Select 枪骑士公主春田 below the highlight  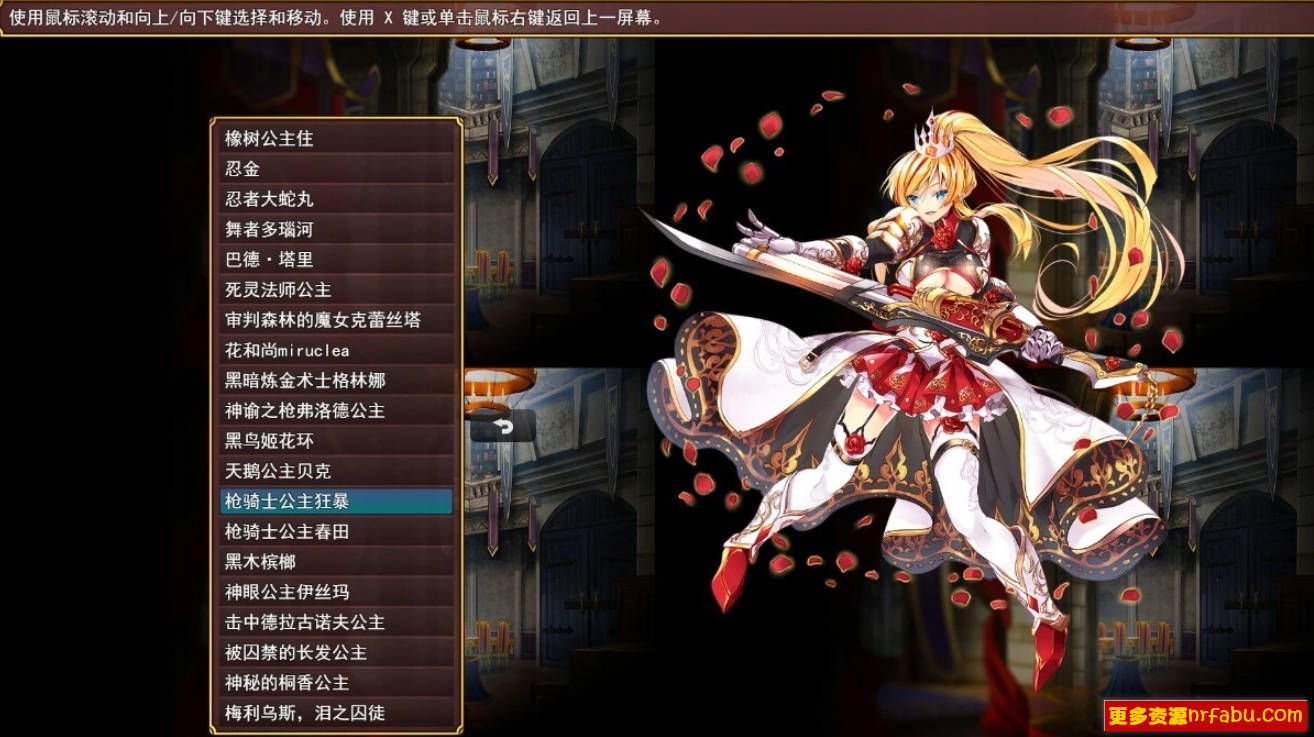300,531
